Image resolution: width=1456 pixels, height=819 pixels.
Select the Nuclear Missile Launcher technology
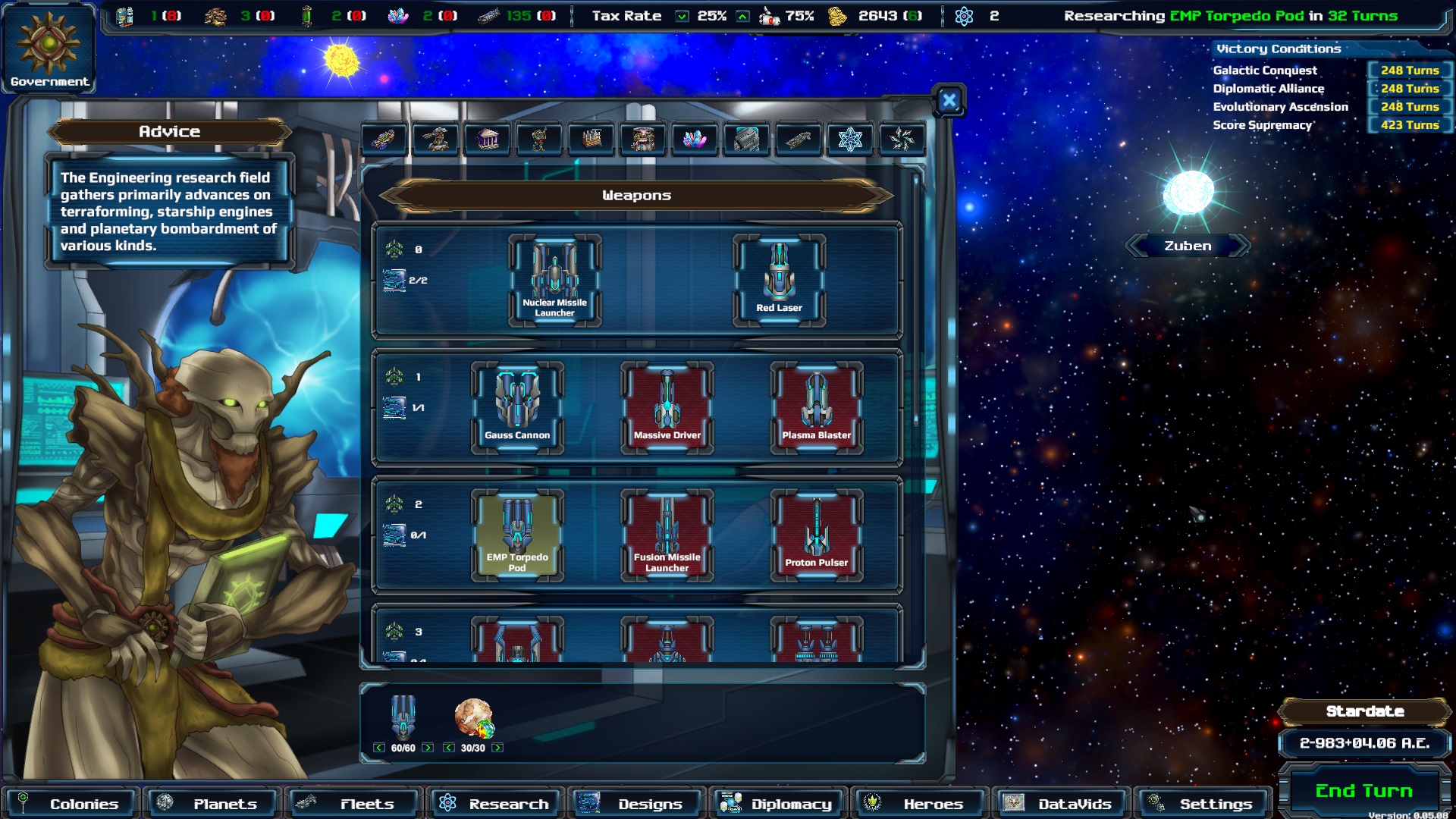tap(554, 280)
